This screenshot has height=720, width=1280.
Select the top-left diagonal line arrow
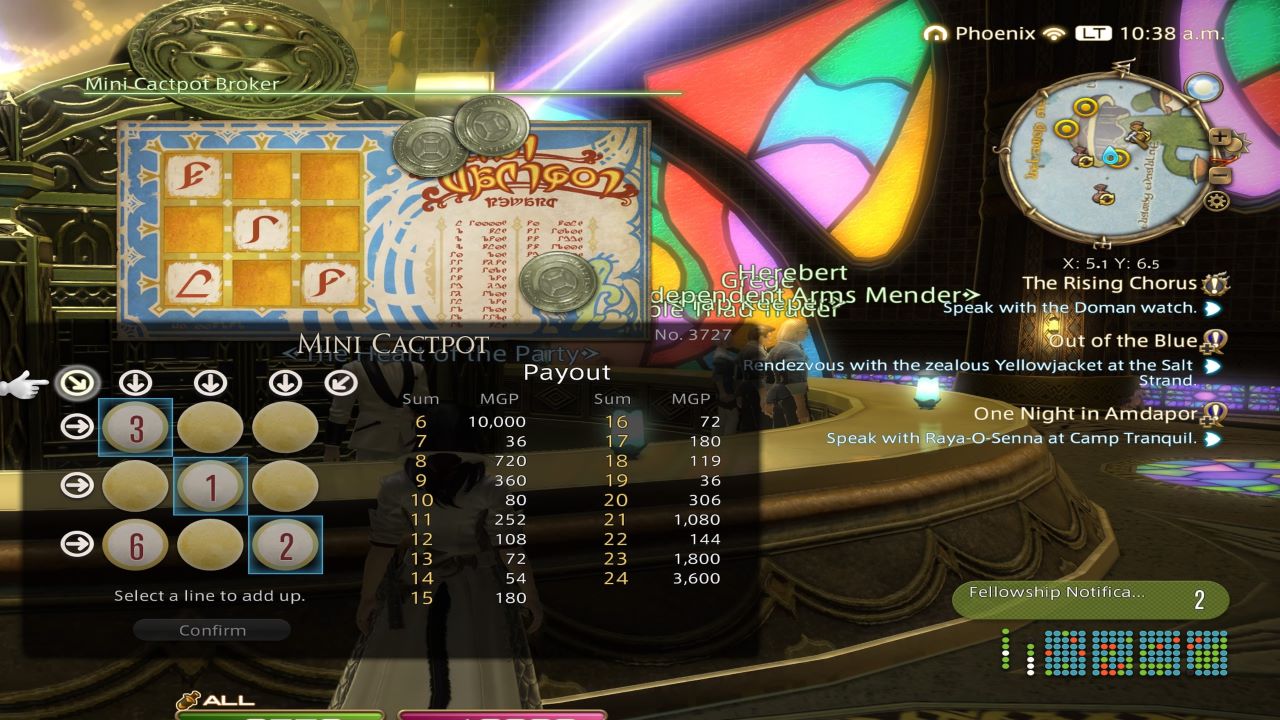tap(77, 382)
